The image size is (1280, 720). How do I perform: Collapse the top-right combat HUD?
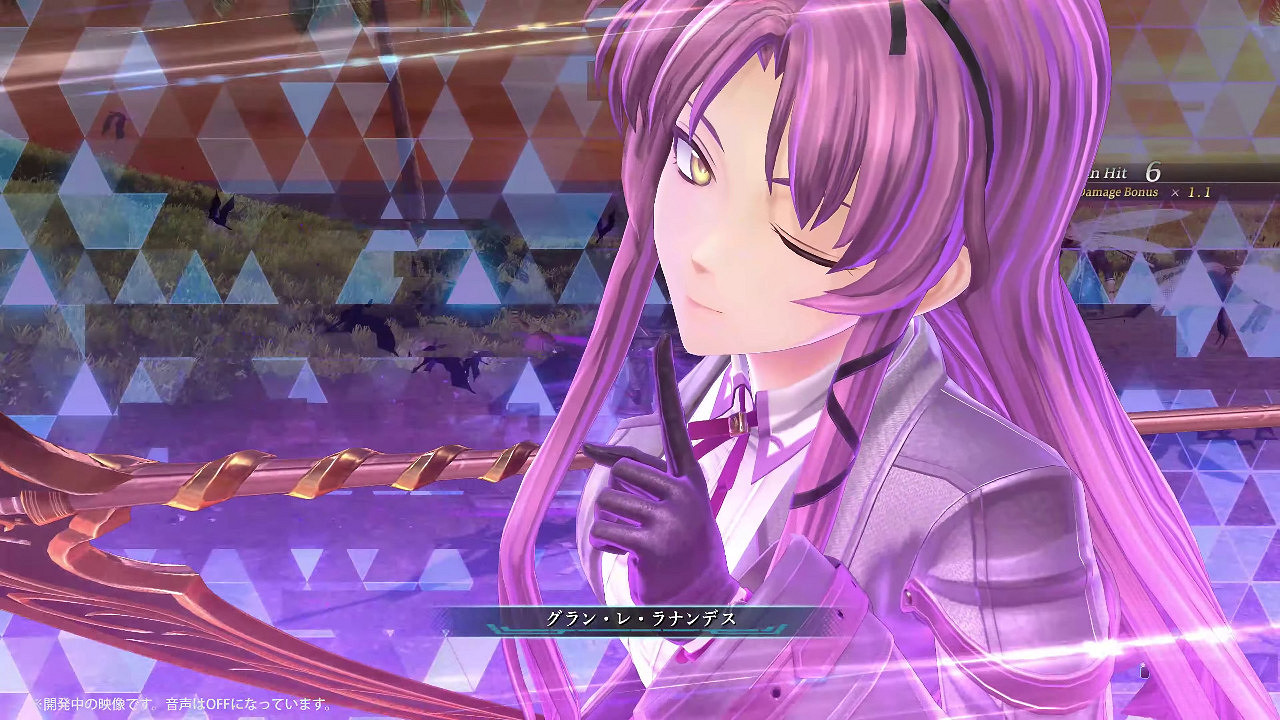tap(1160, 182)
